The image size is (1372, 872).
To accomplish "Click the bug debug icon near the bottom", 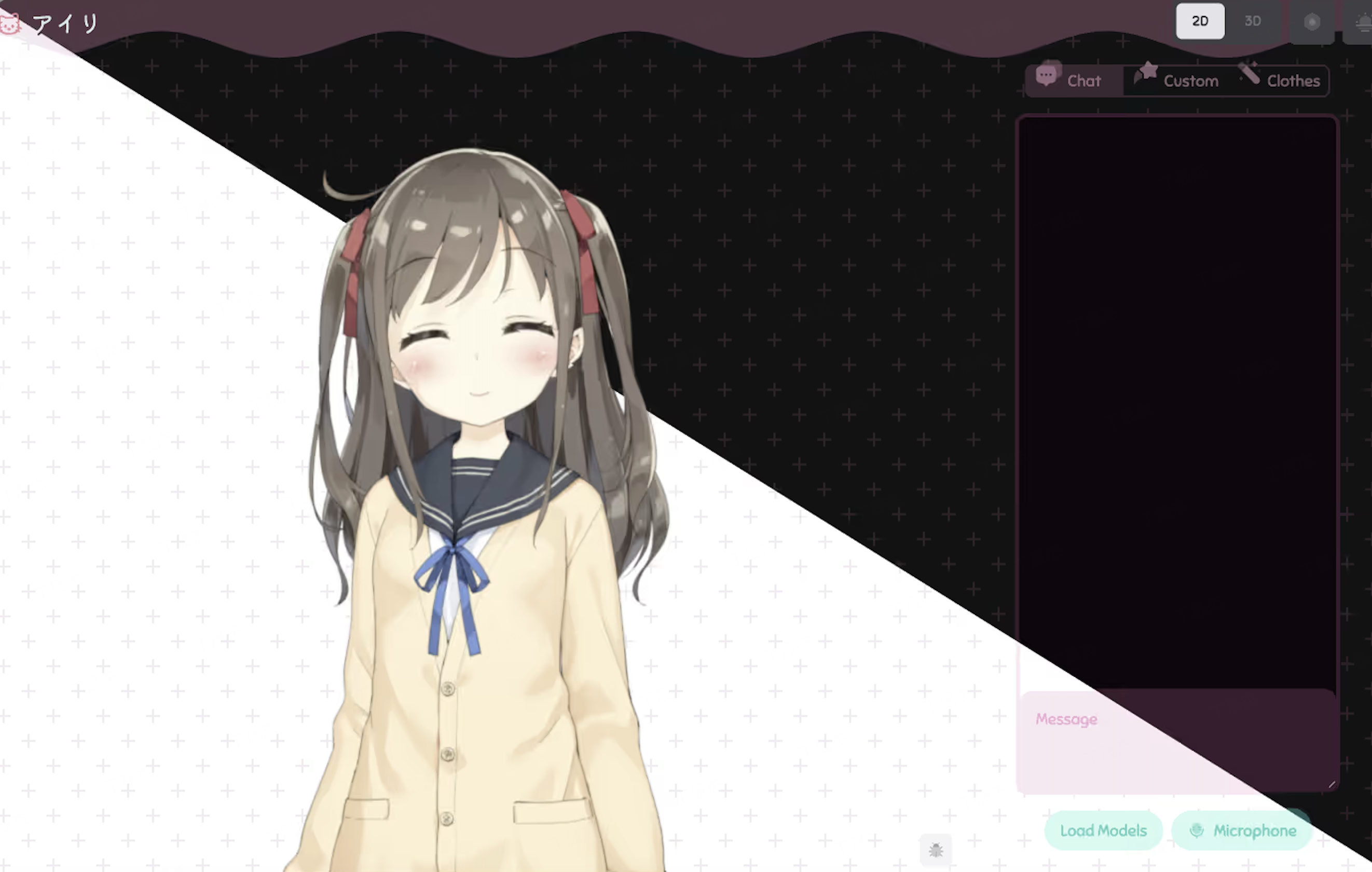I will pyautogui.click(x=936, y=850).
